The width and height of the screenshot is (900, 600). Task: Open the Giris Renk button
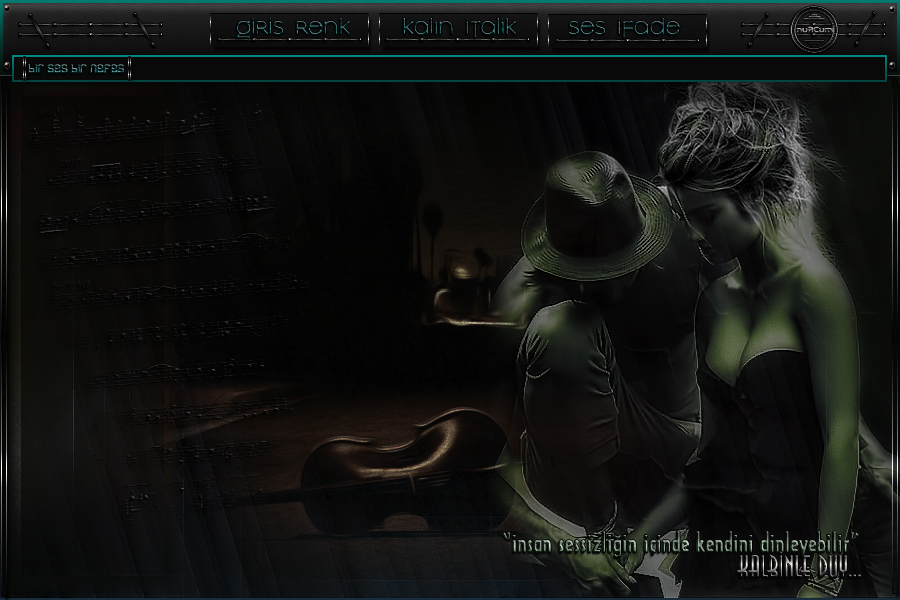point(292,29)
